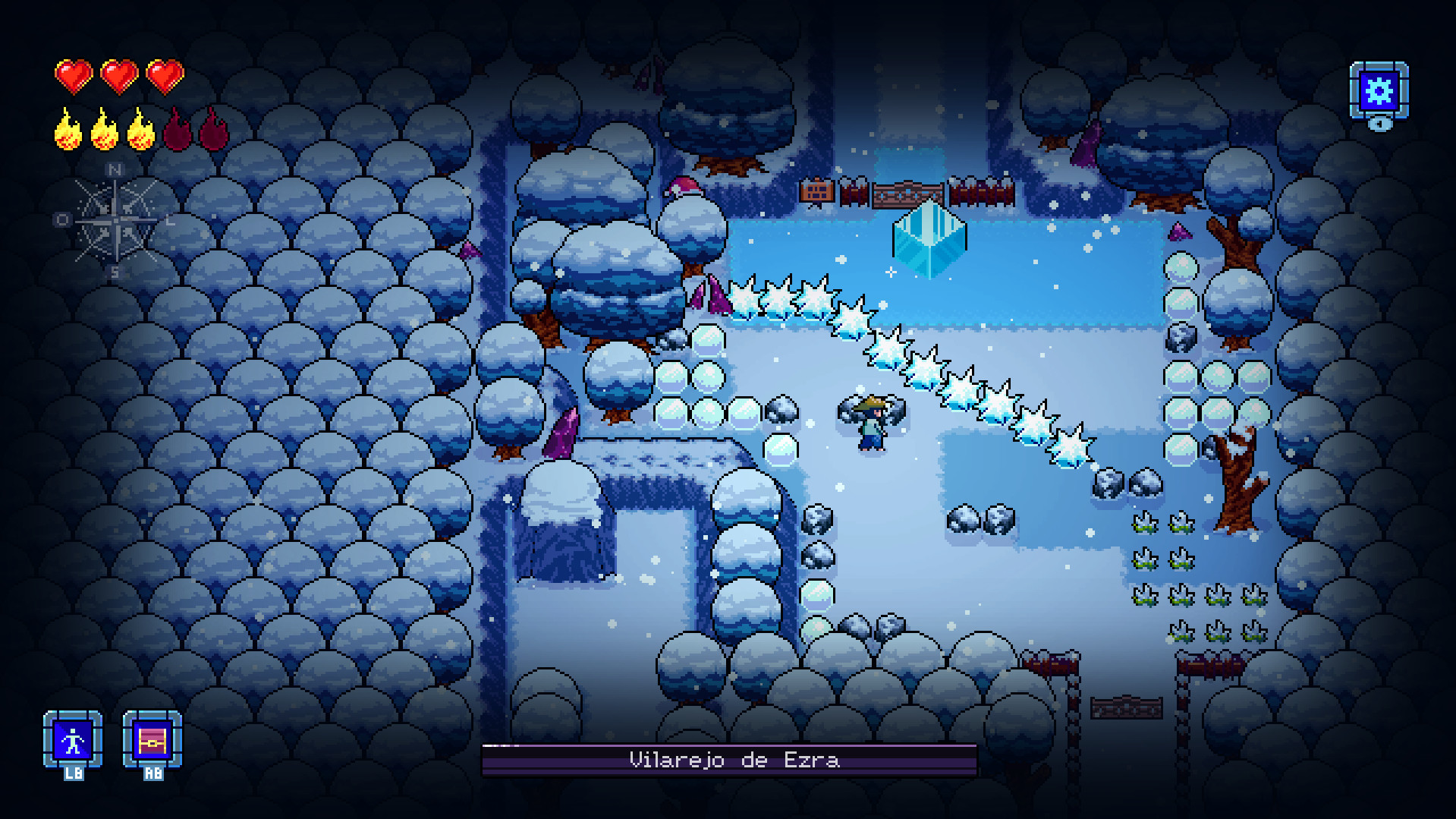The width and height of the screenshot is (1456, 819).
Task: Click the N marker on the compass
Action: tap(114, 168)
